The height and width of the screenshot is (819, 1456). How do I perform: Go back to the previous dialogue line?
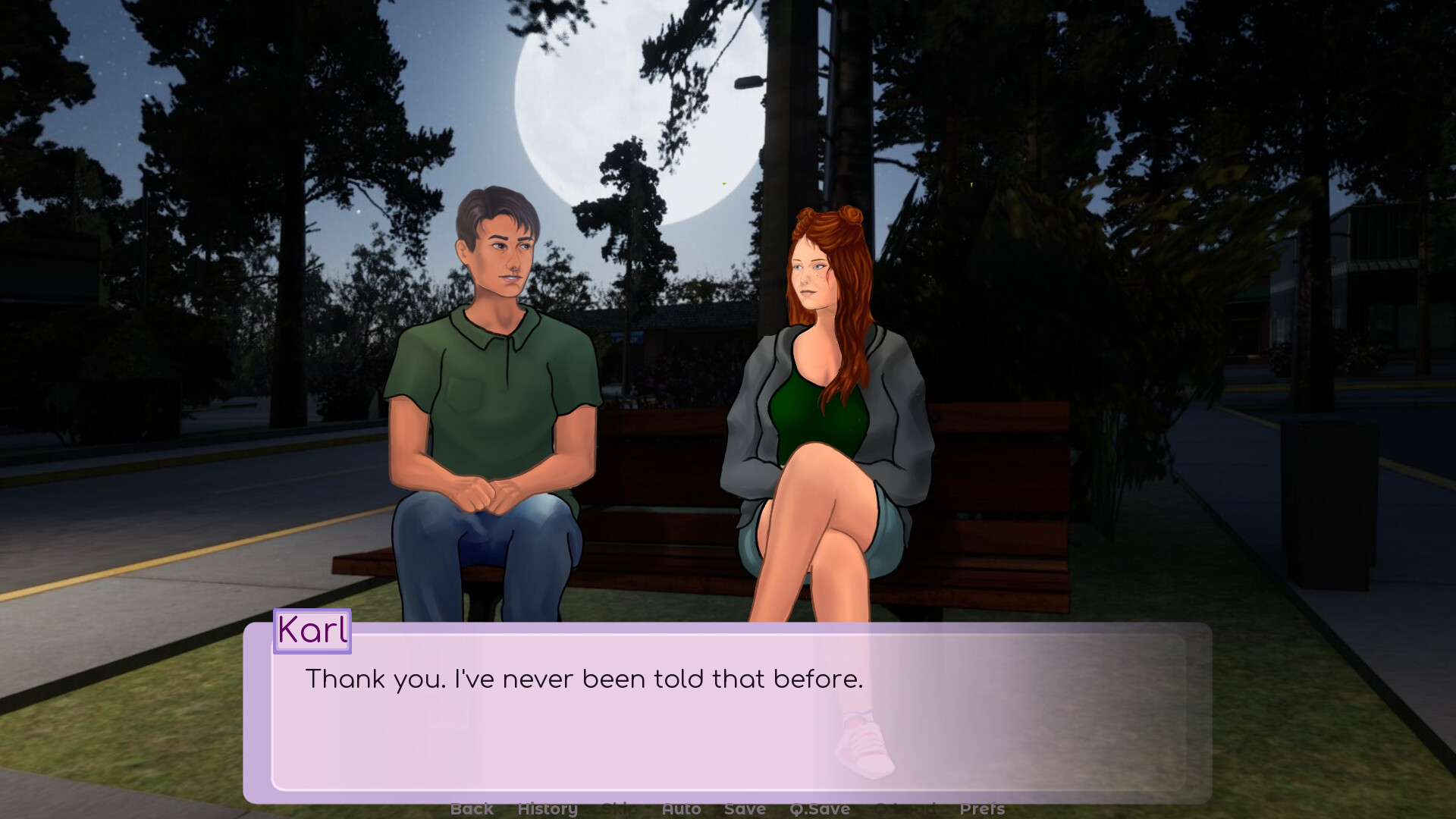tap(472, 809)
